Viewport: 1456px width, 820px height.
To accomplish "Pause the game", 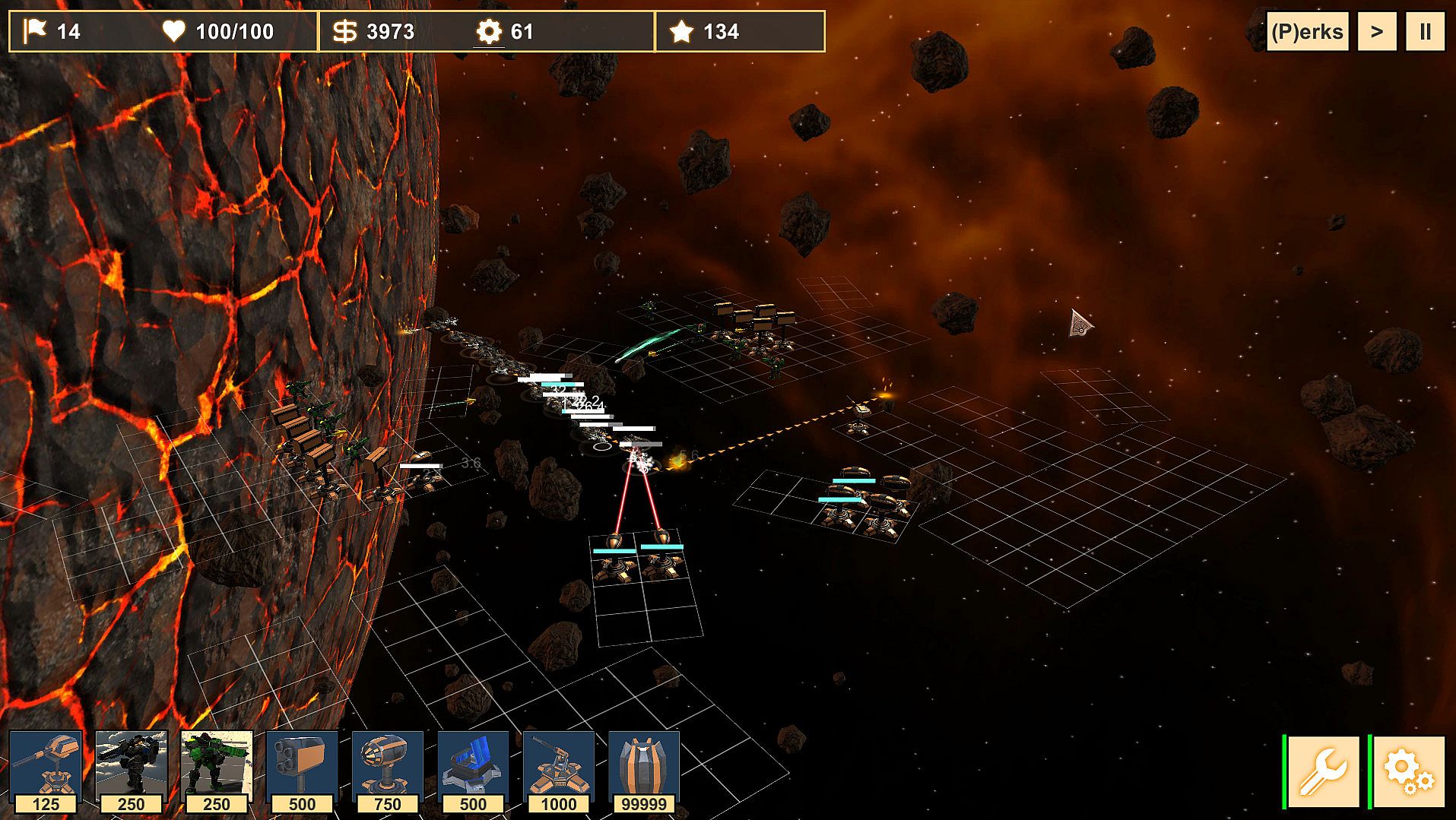I will [x=1425, y=32].
